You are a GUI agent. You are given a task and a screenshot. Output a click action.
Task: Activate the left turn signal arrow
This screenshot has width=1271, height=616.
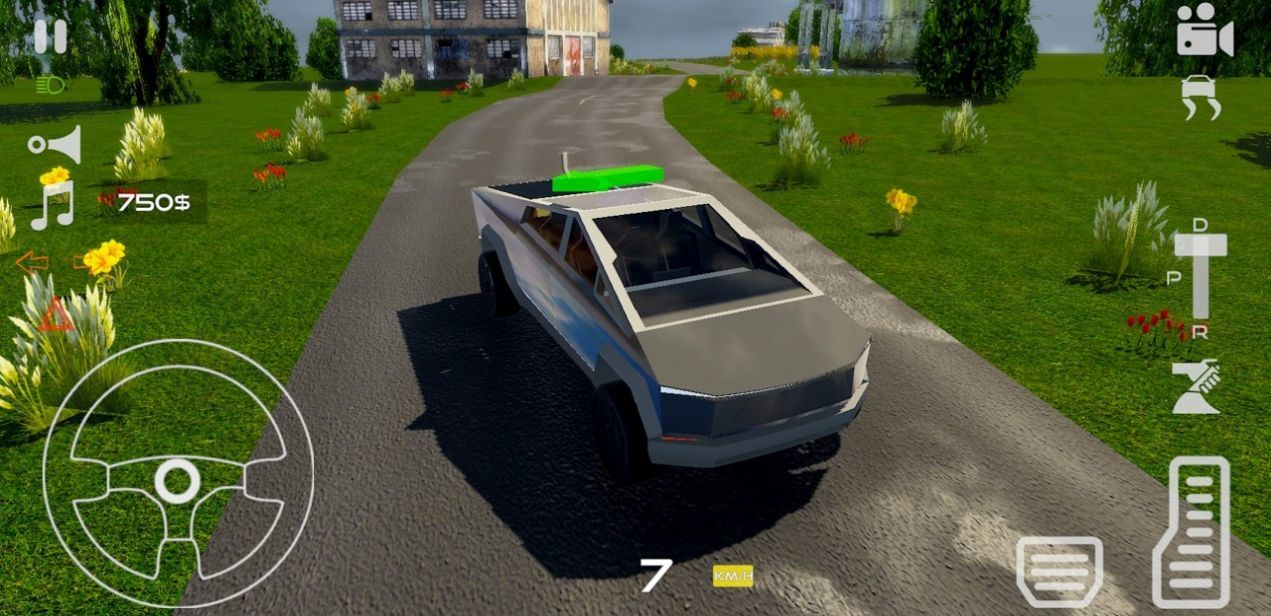tap(32, 263)
